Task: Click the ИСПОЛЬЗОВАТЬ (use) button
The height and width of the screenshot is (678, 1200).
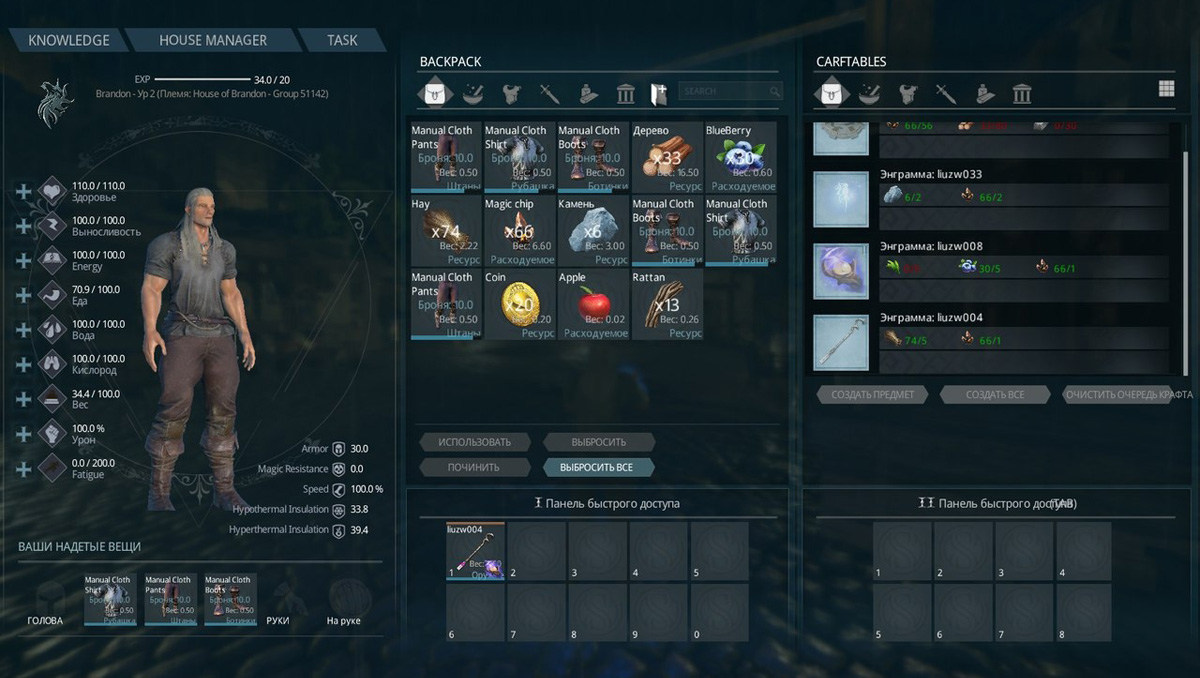Action: click(472, 442)
